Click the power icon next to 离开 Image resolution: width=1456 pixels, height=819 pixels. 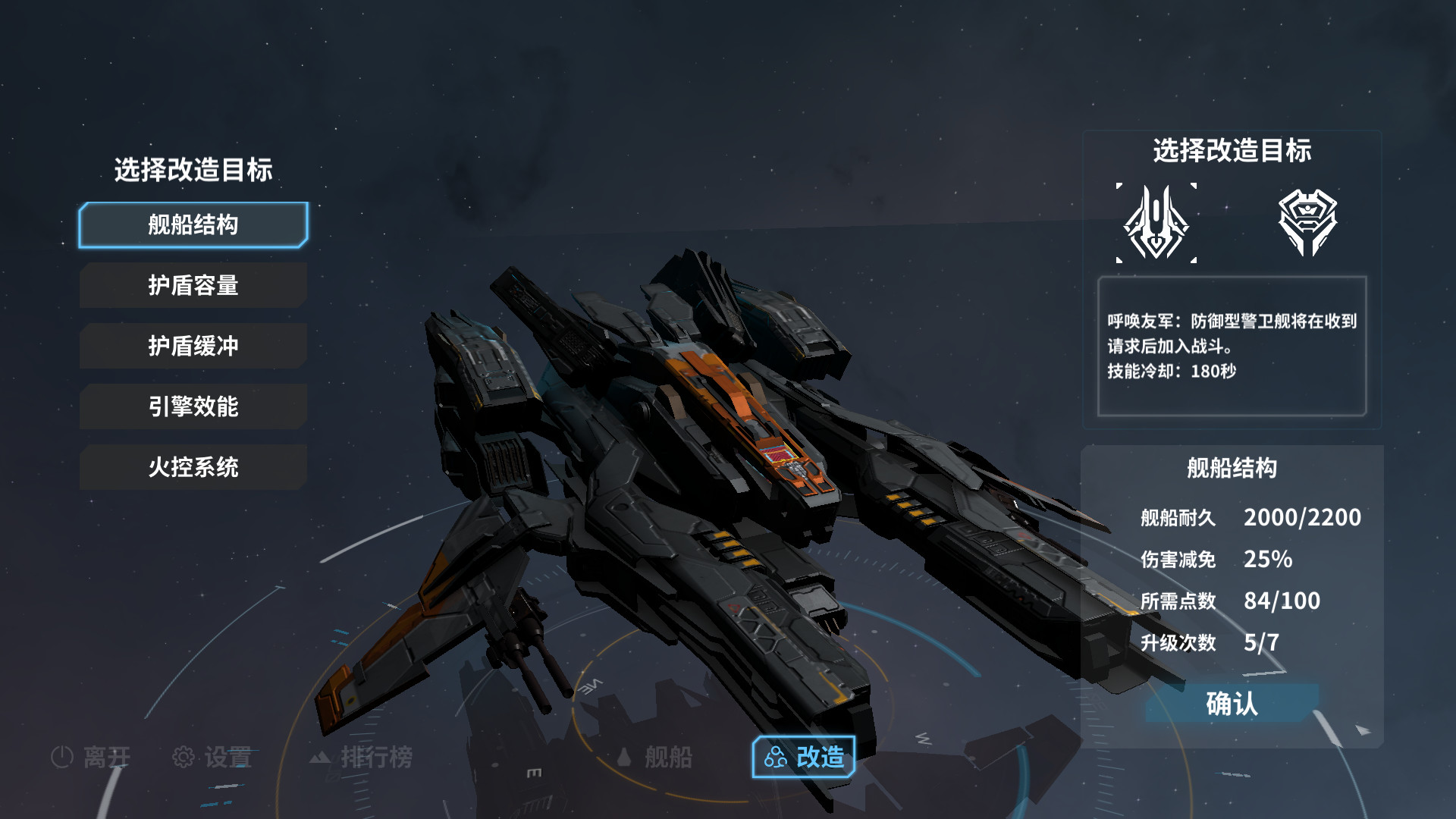[62, 756]
